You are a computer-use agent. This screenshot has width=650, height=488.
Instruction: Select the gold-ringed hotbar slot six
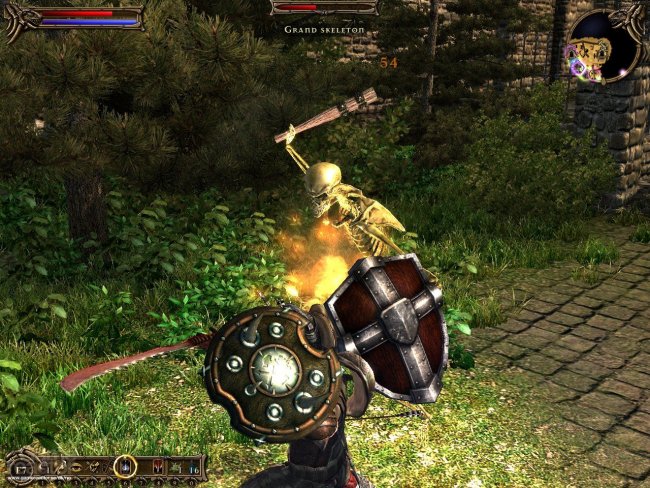point(125,465)
